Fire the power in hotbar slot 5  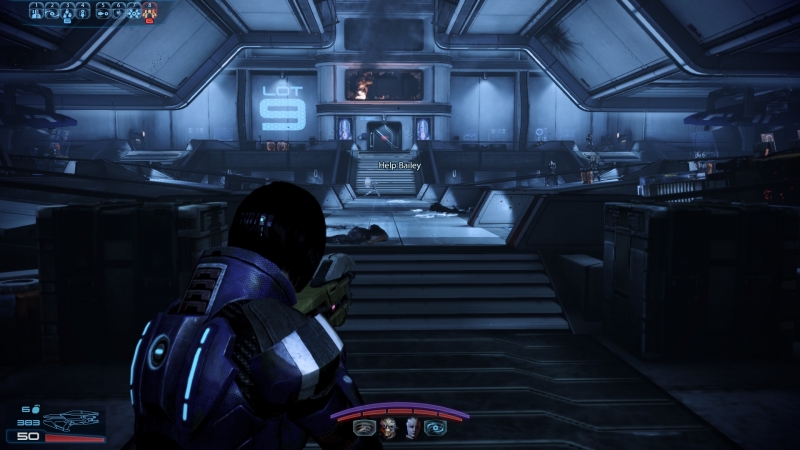tap(103, 11)
